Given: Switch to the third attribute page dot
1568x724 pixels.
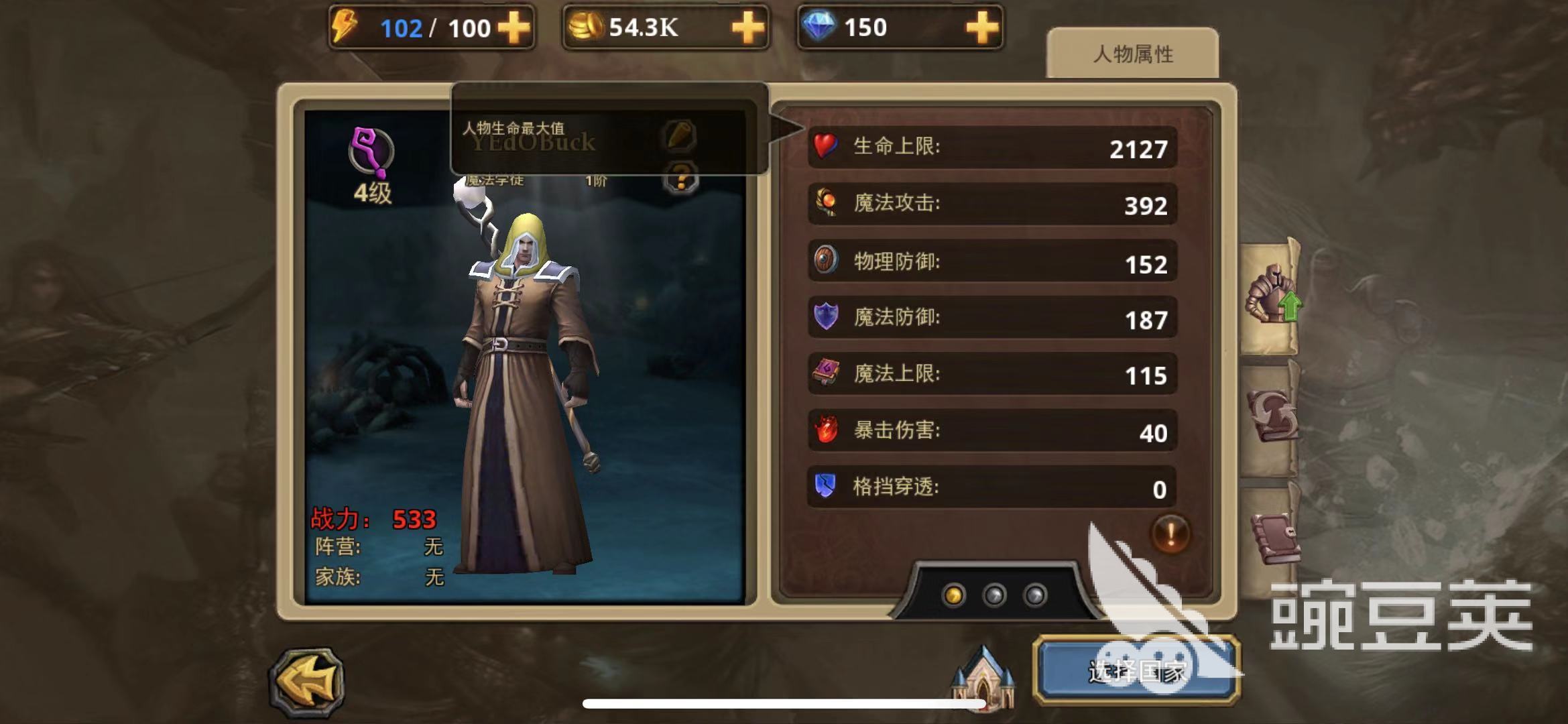Looking at the screenshot, I should (x=1035, y=595).
